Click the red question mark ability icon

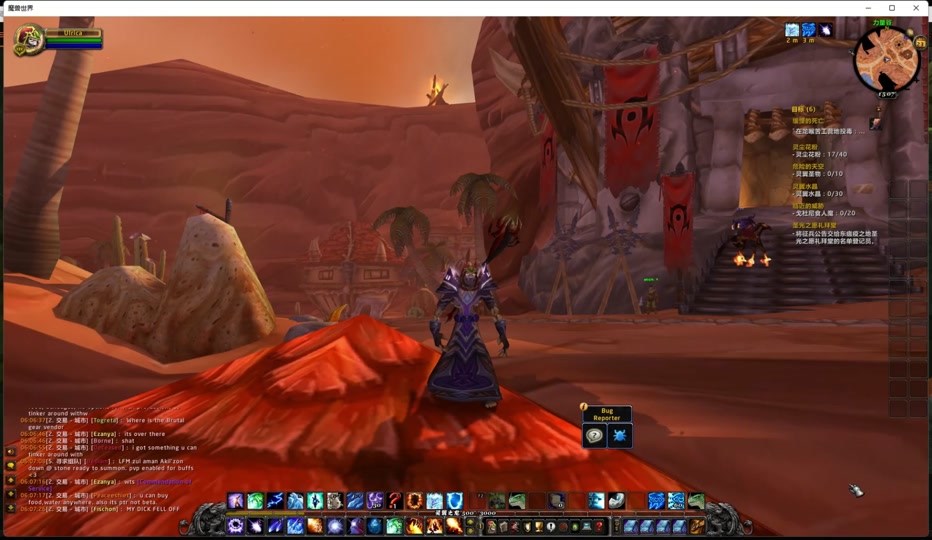395,501
